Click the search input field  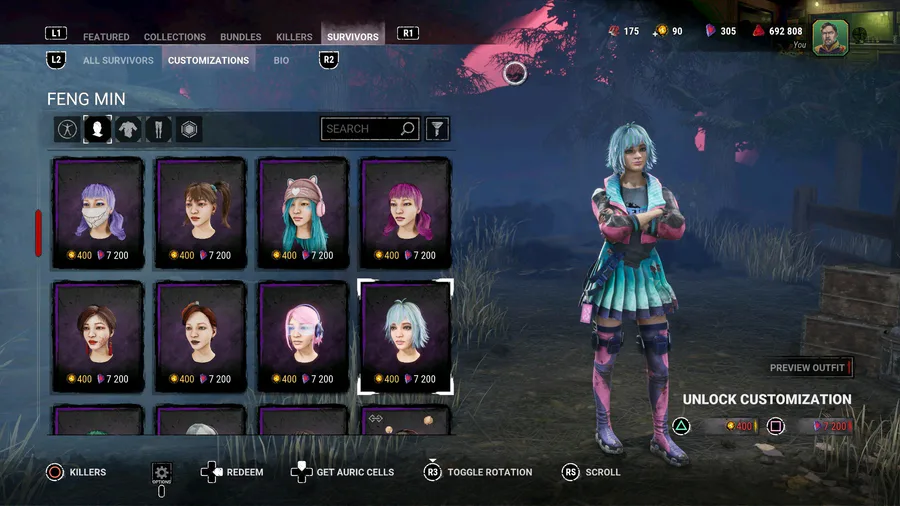[x=359, y=129]
